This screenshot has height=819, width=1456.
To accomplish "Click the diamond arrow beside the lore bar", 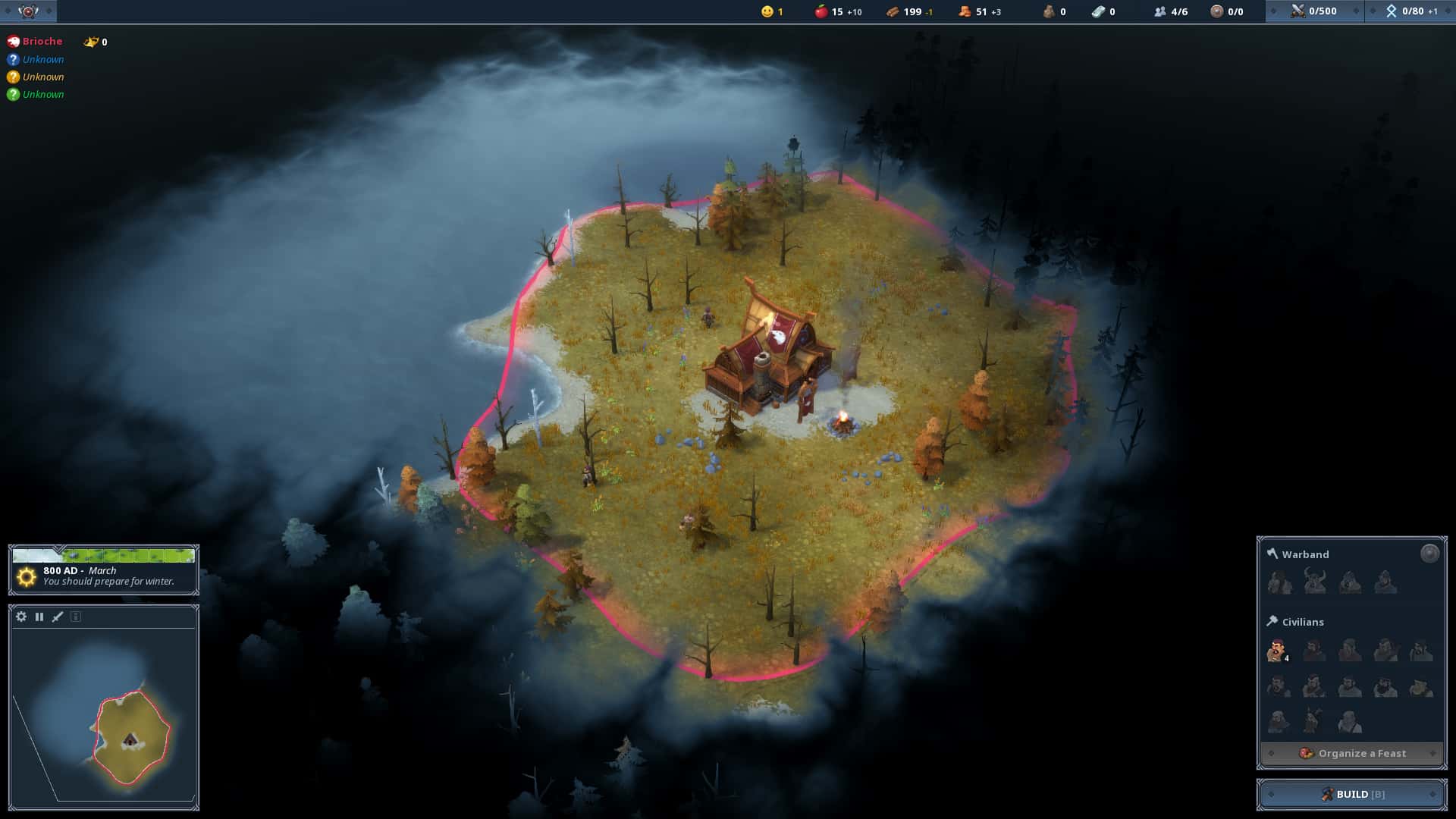I will tap(1274, 11).
